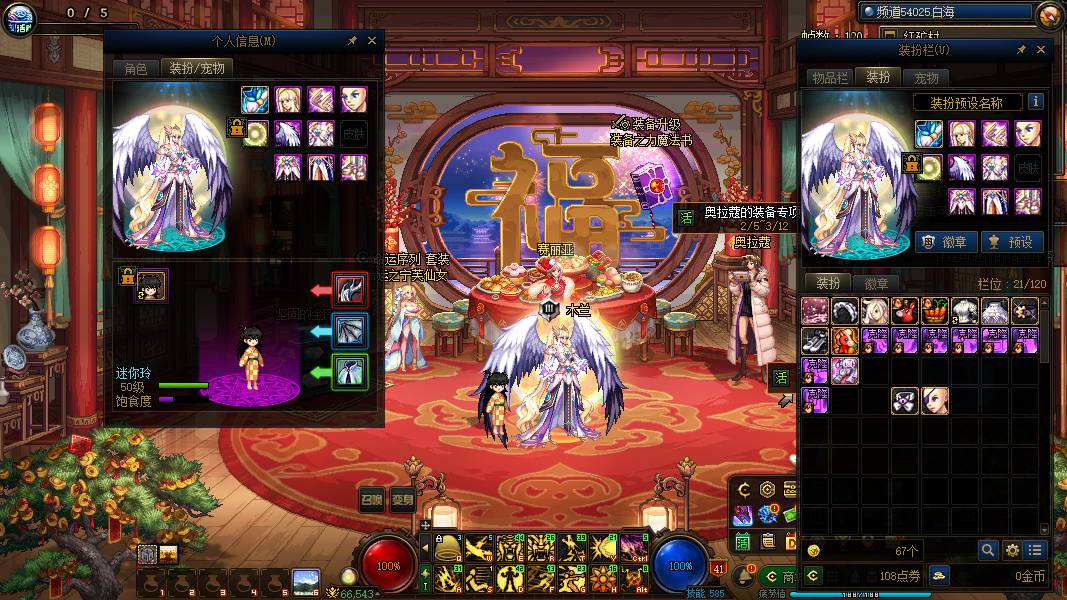
Task: Switch to the 角色 character tab
Action: click(x=136, y=69)
